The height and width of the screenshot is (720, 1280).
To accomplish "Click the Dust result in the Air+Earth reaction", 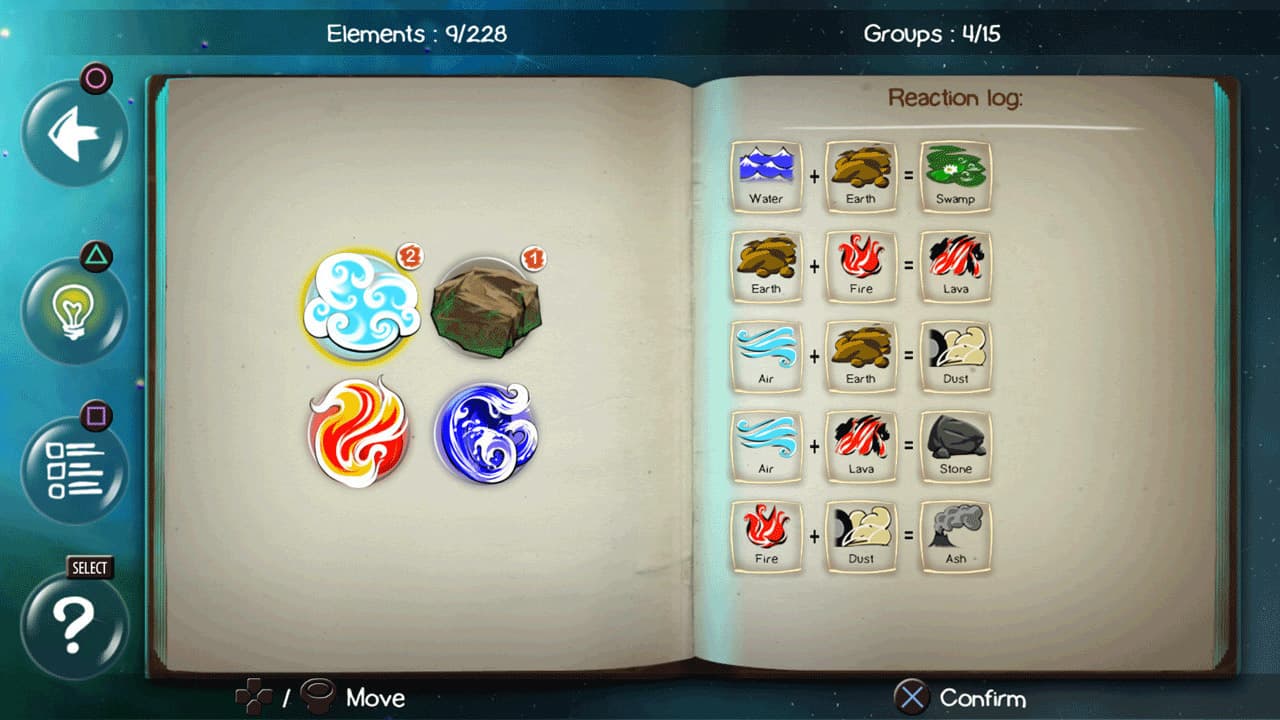I will click(x=954, y=355).
